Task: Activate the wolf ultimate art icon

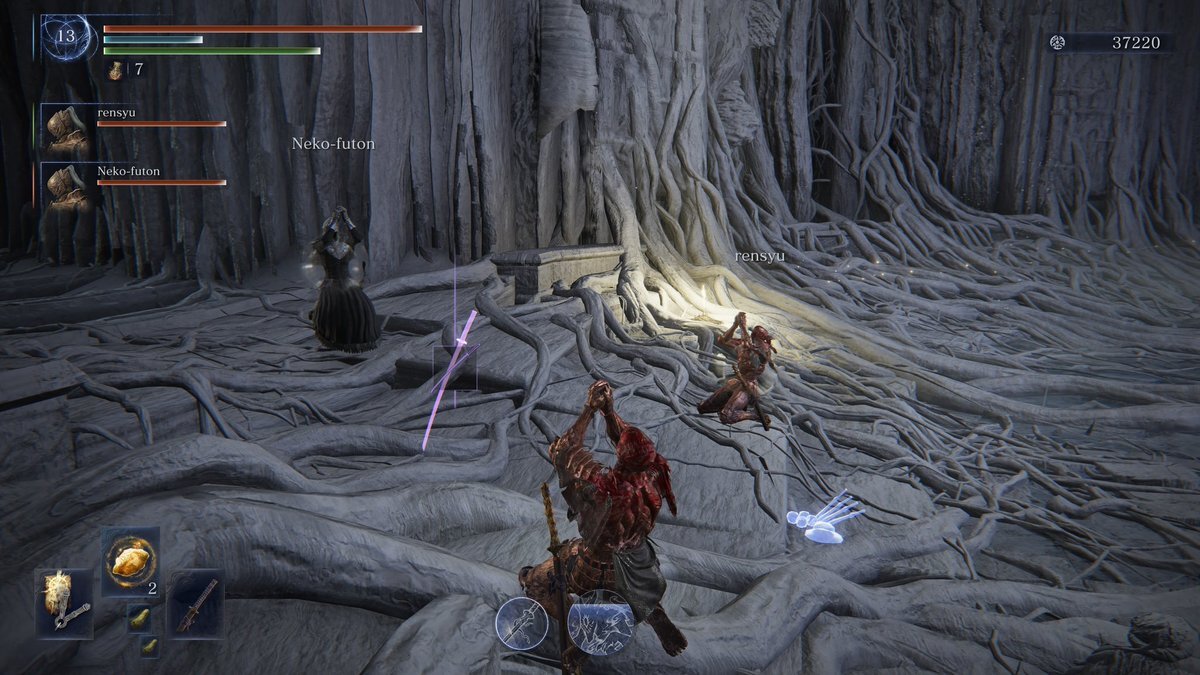Action: click(x=600, y=623)
